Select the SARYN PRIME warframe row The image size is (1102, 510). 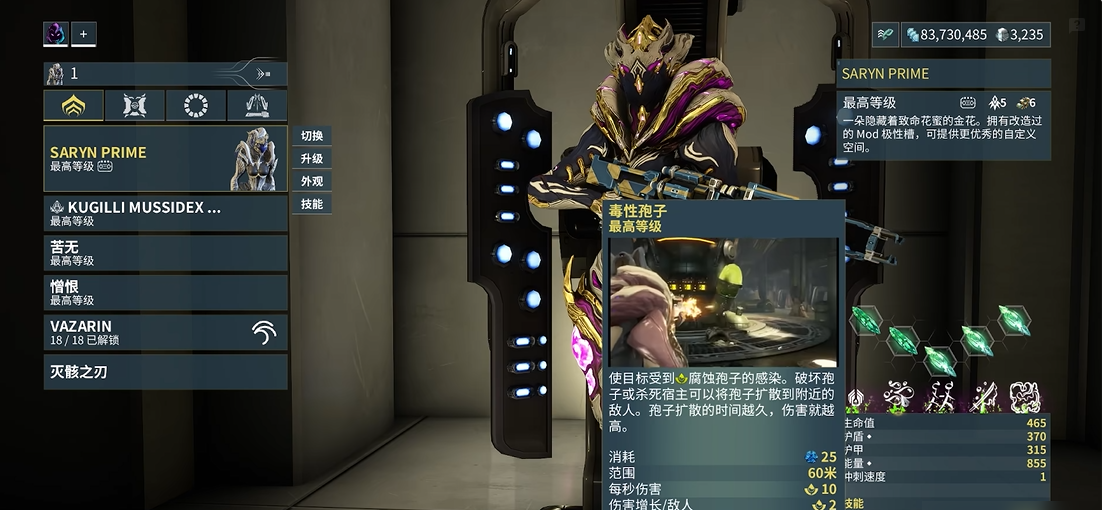tap(165, 158)
